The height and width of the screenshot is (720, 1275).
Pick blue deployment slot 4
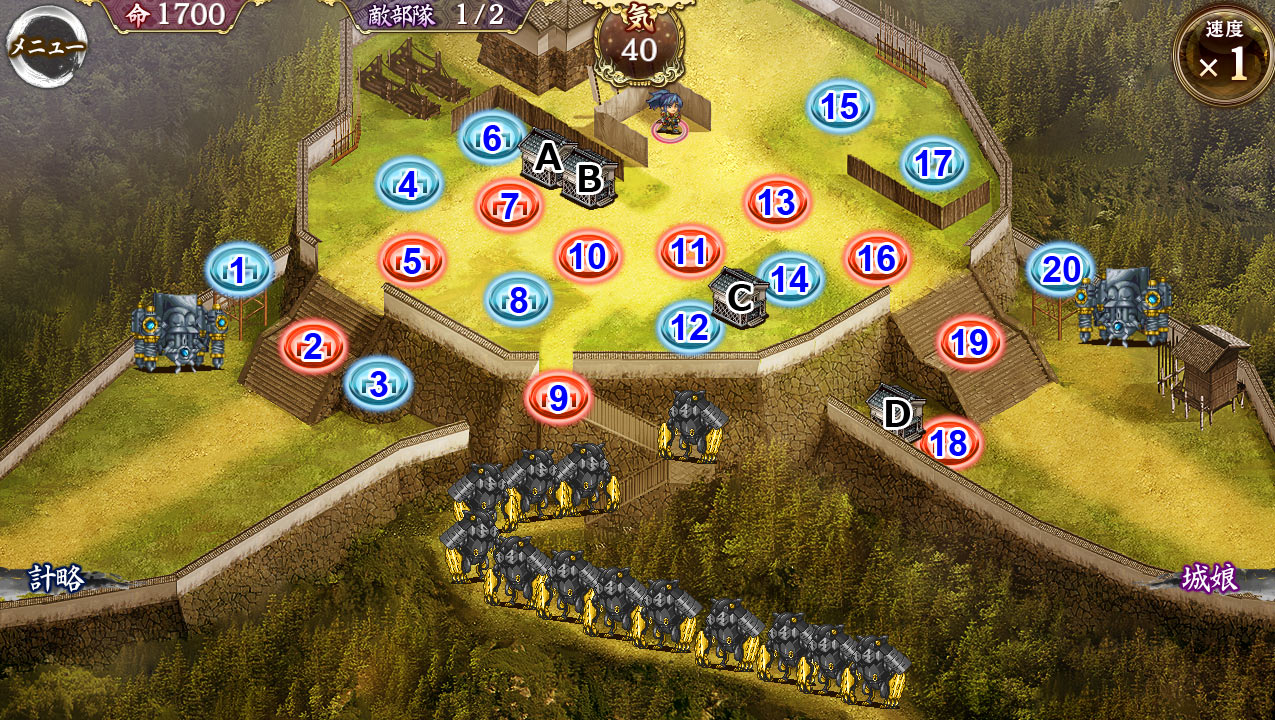(409, 185)
